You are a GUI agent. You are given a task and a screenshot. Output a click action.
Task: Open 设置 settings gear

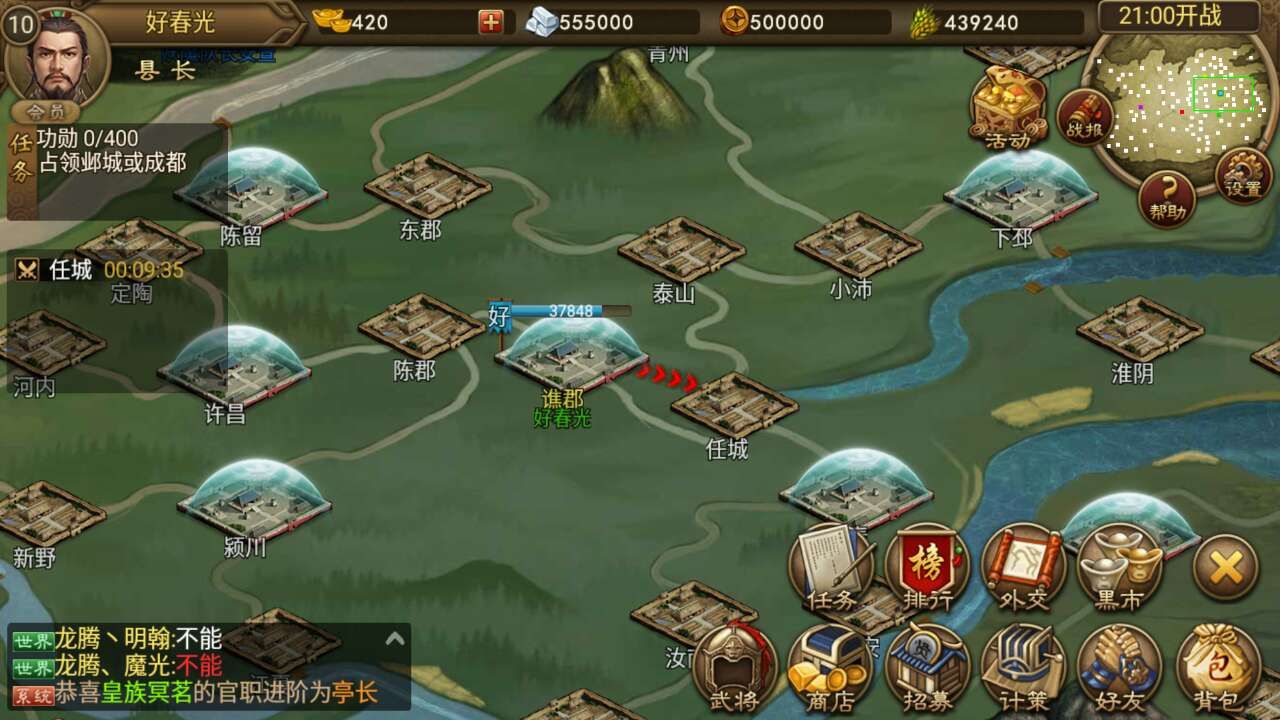tap(1243, 176)
